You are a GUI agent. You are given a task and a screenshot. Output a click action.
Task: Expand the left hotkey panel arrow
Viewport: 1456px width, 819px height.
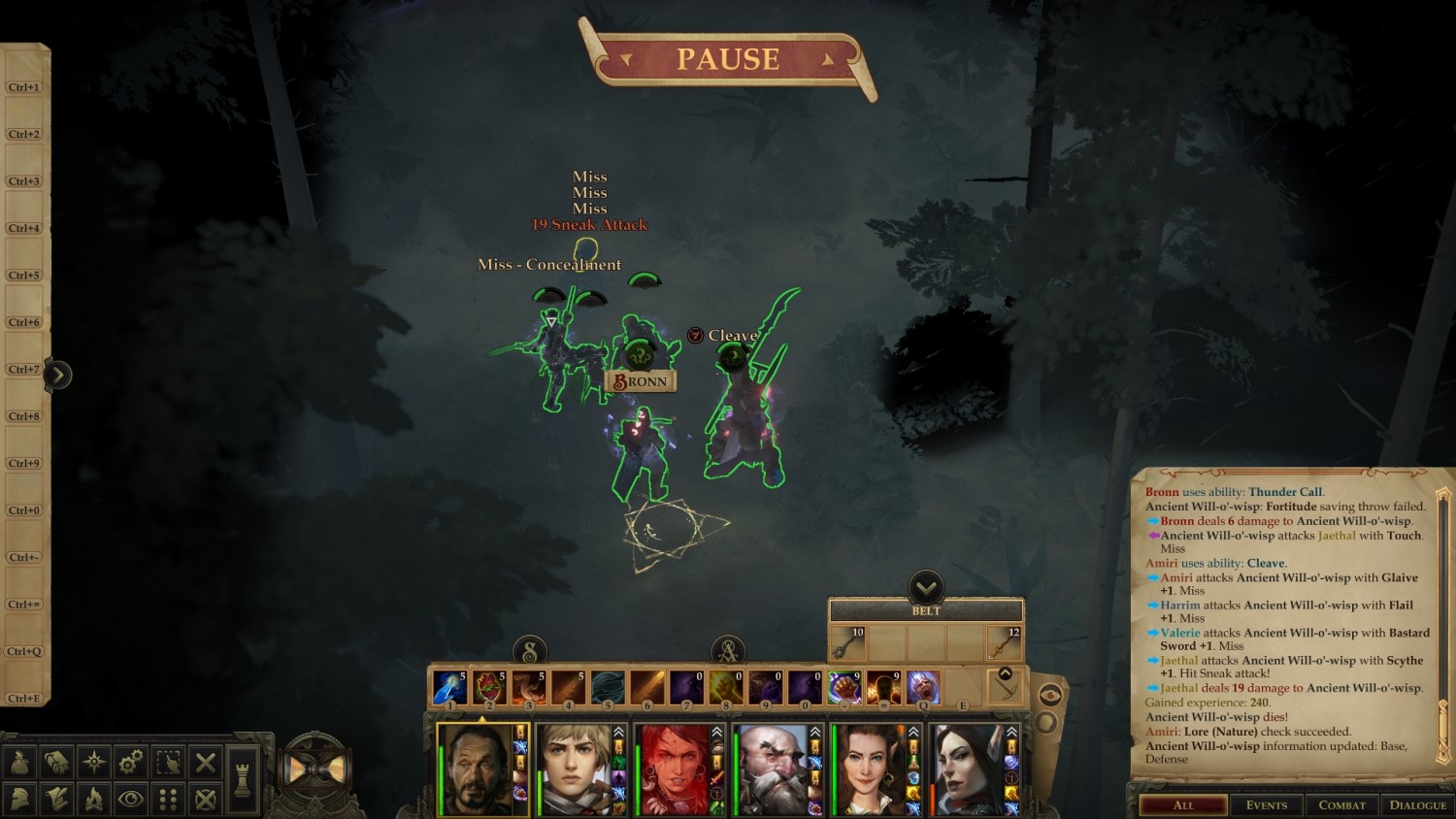pos(57,375)
